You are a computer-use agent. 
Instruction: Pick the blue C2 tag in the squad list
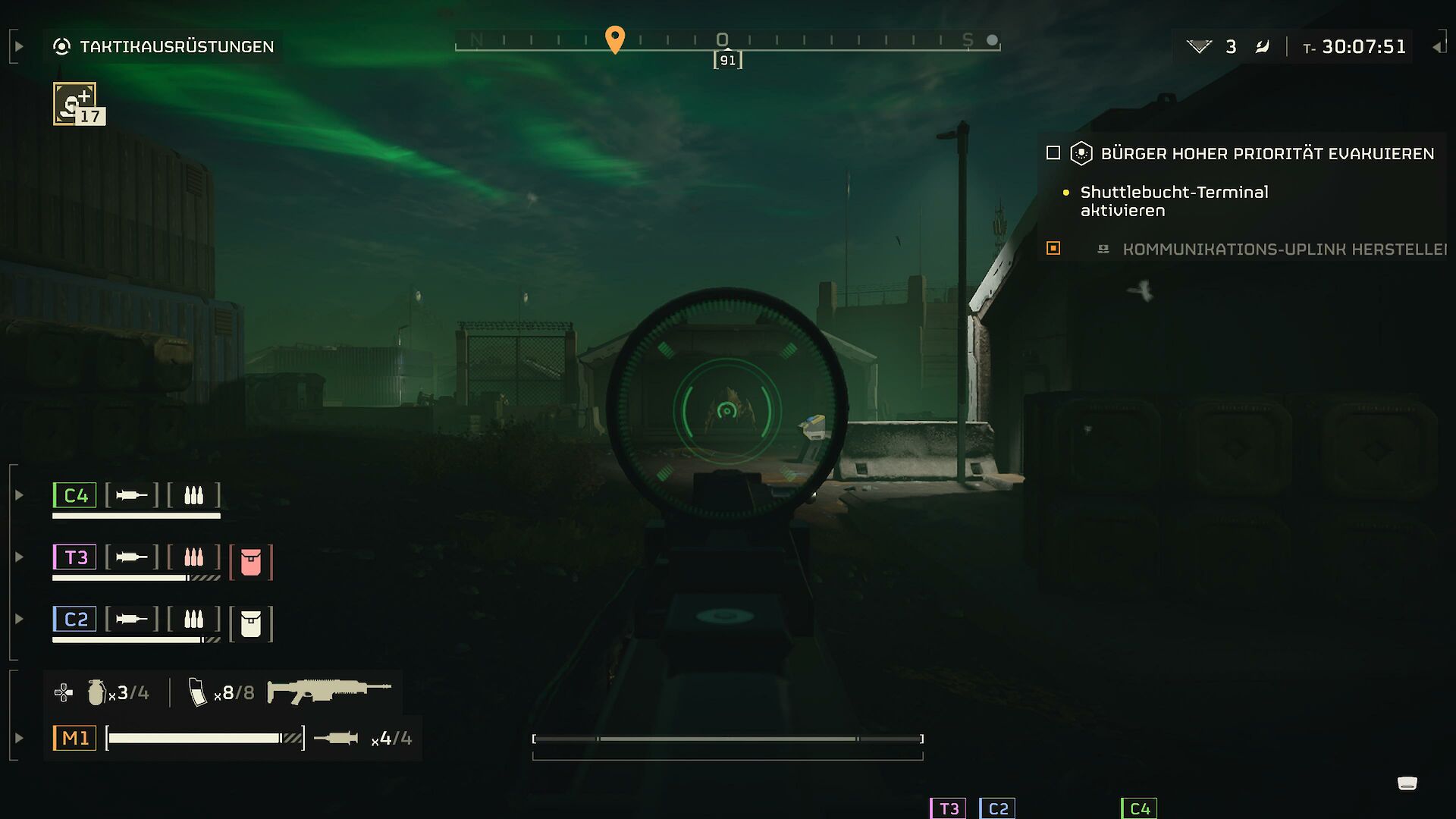tap(75, 619)
